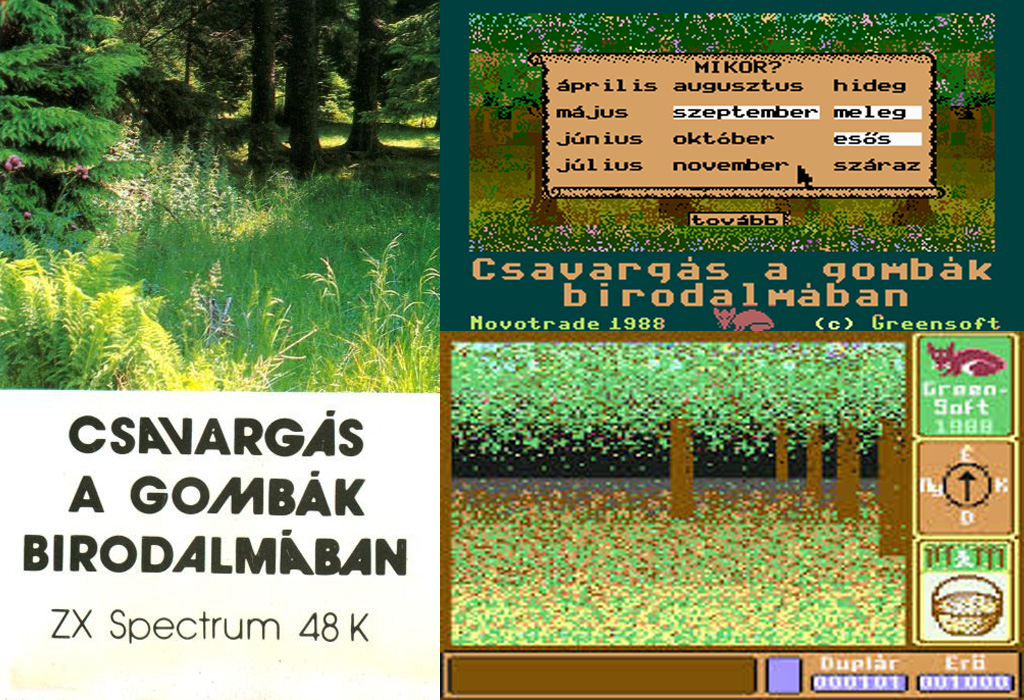Select április in the month list
Image resolution: width=1024 pixels, height=700 pixels.
607,86
